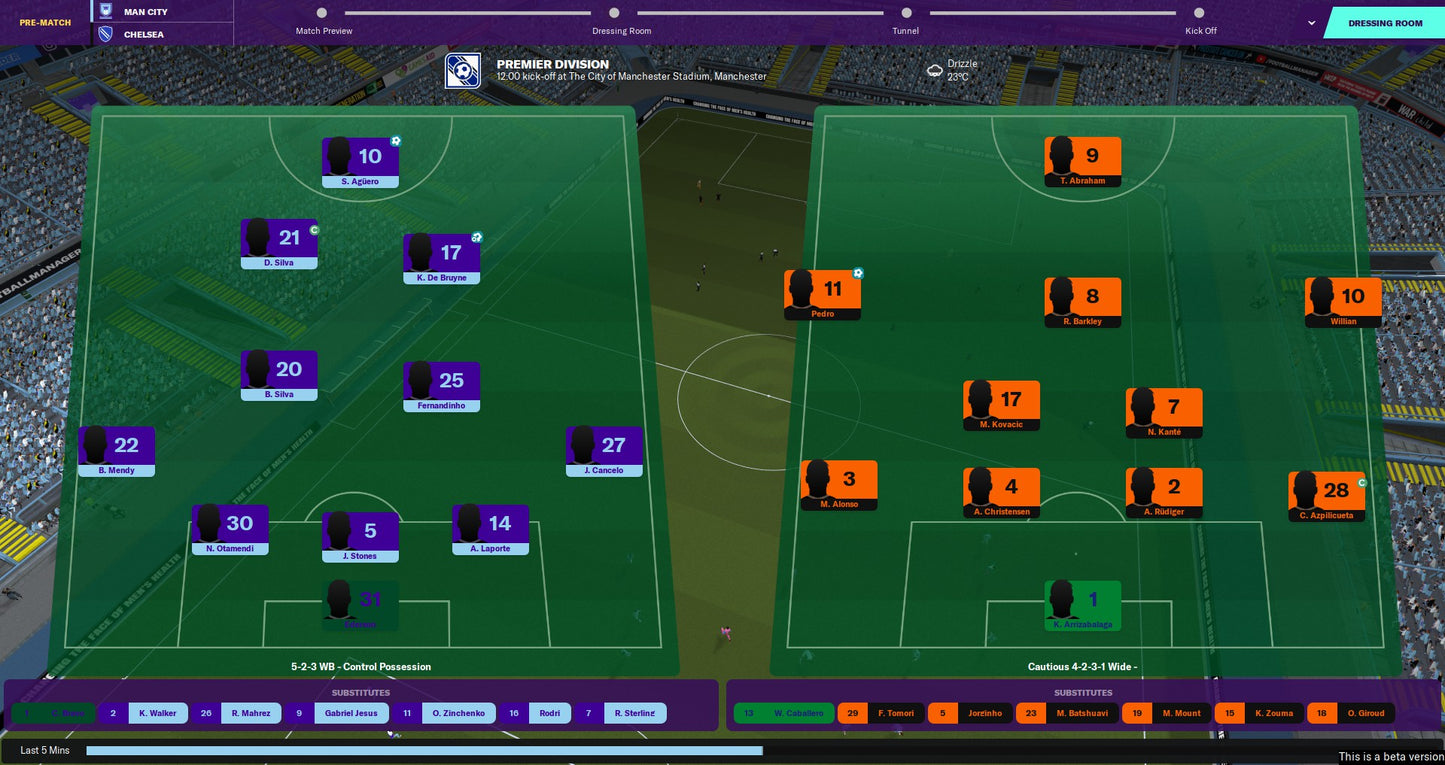Image resolution: width=1445 pixels, height=765 pixels.
Task: Continue to the Dressing Room
Action: (x=1384, y=23)
